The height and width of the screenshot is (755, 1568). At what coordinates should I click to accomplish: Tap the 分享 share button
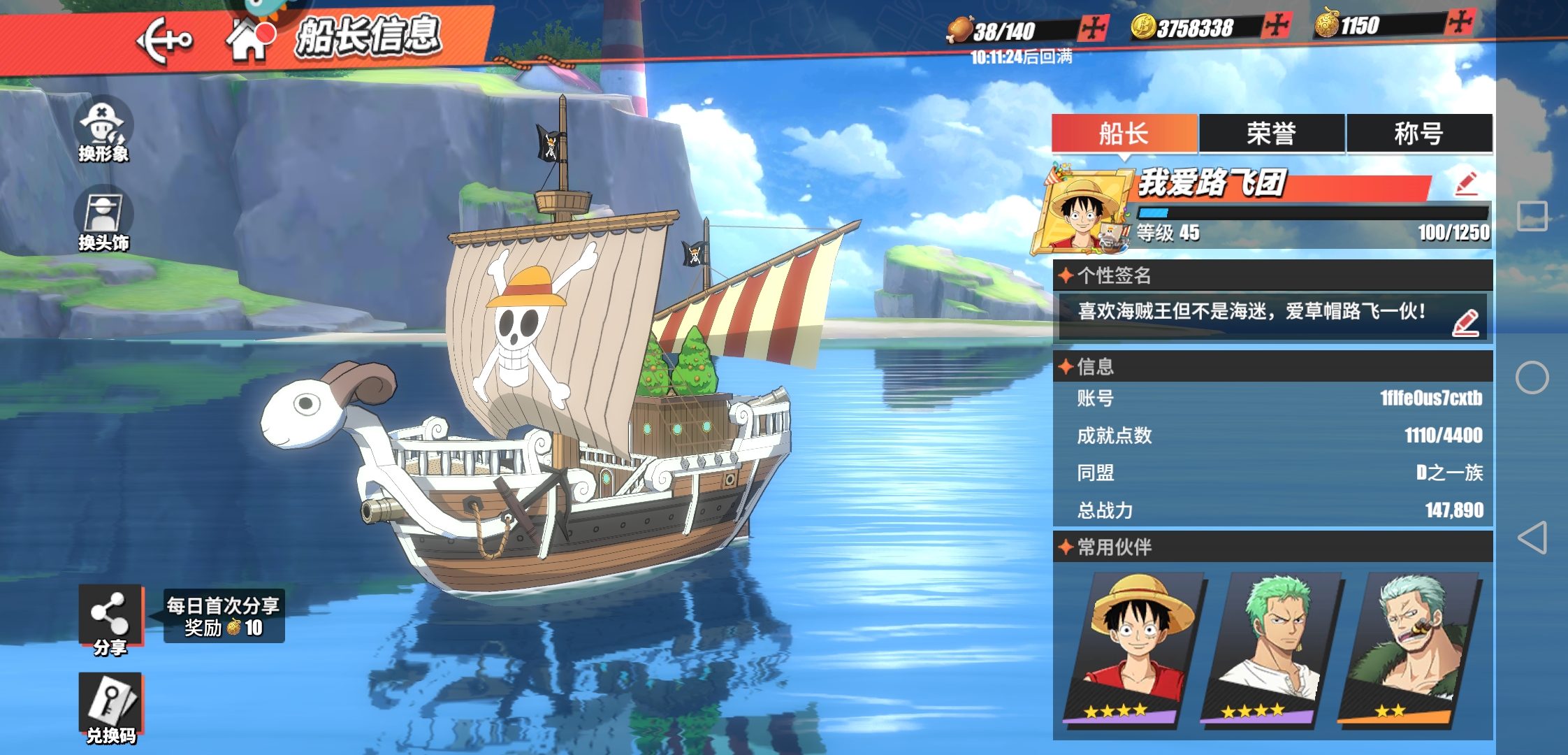pyautogui.click(x=110, y=619)
